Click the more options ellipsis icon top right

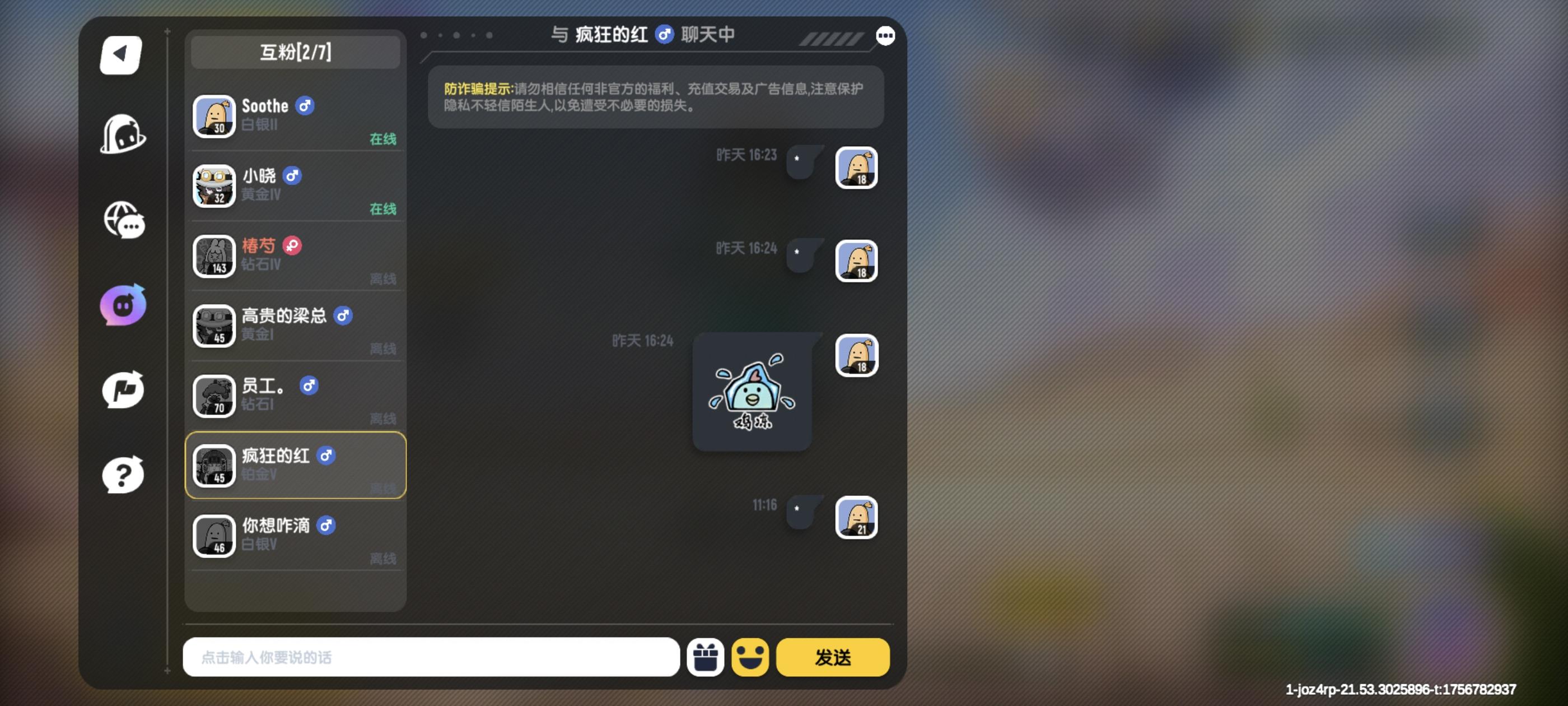[886, 35]
